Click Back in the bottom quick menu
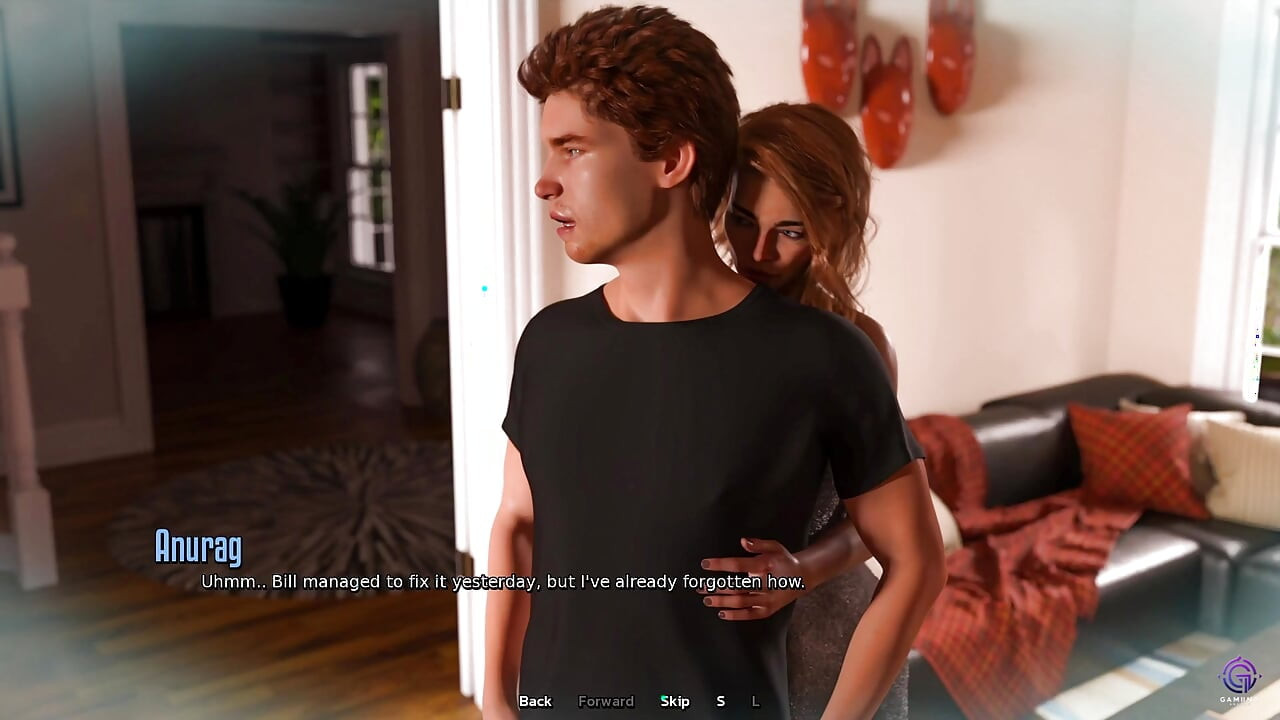Screen dimensions: 1280x720 pyautogui.click(x=535, y=701)
